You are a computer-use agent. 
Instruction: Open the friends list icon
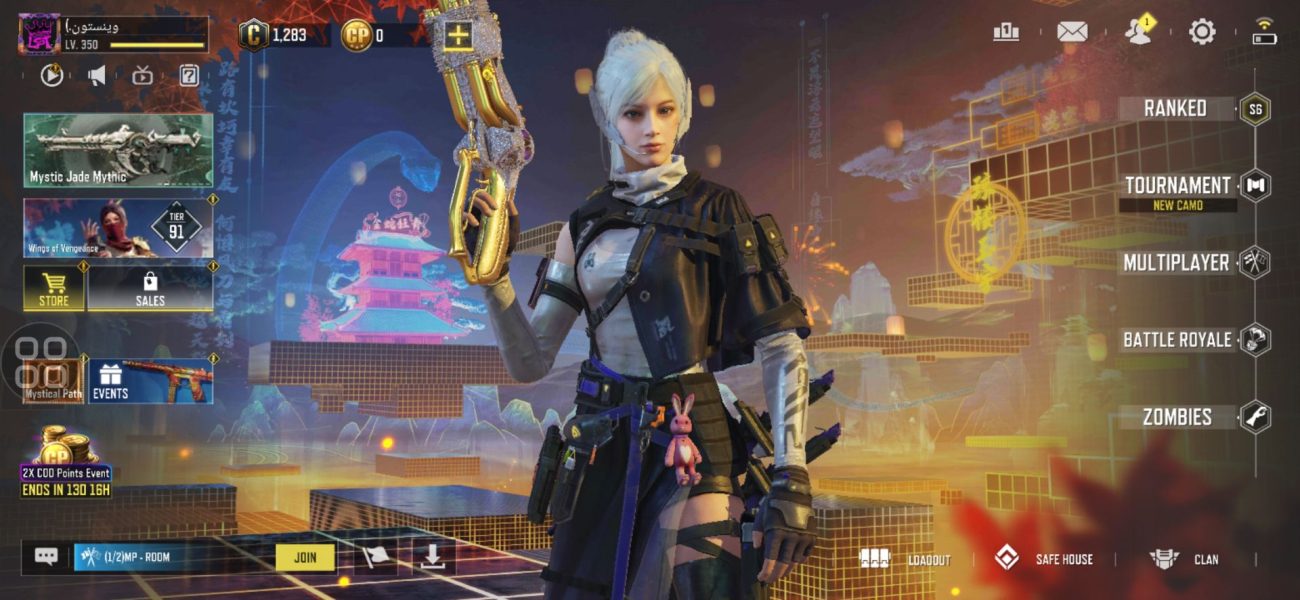click(x=1137, y=32)
